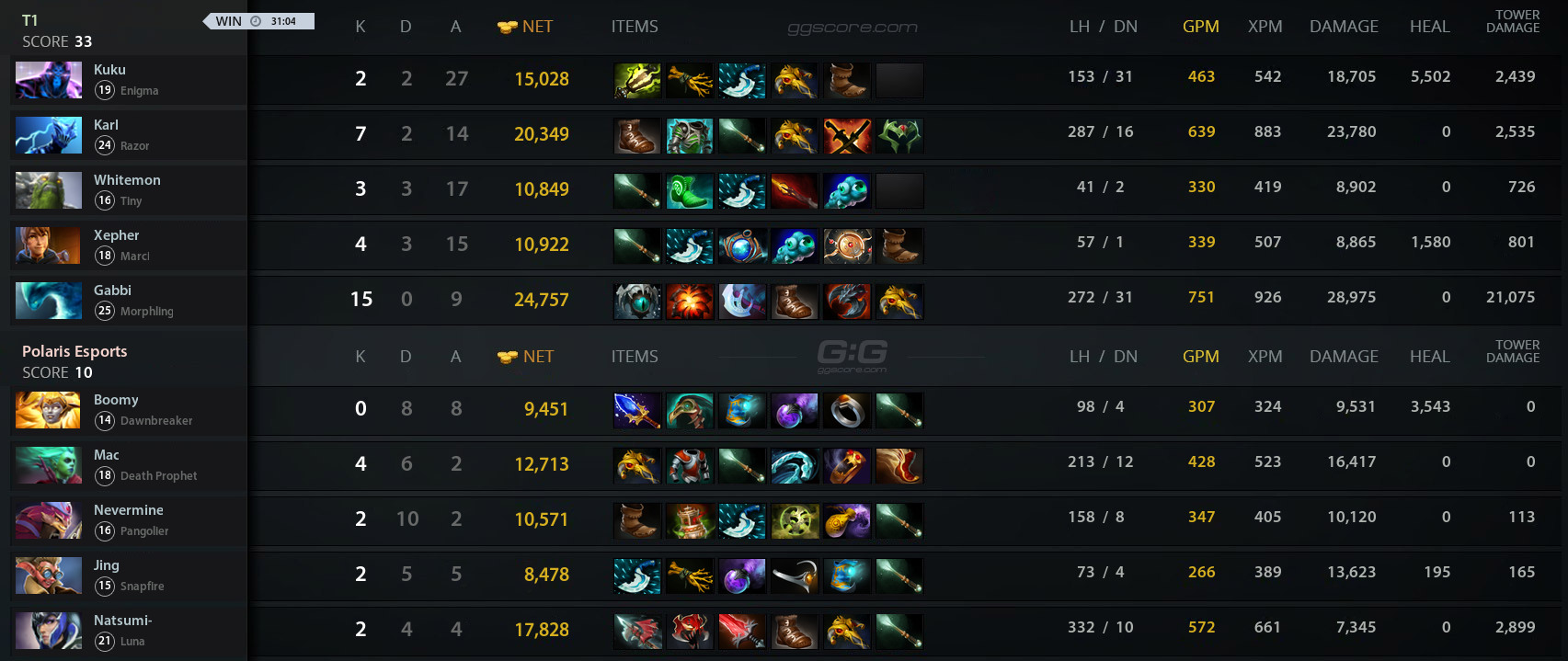This screenshot has height=661, width=1568.
Task: Select the Pangolier portrait for Nevermine
Action: click(49, 520)
